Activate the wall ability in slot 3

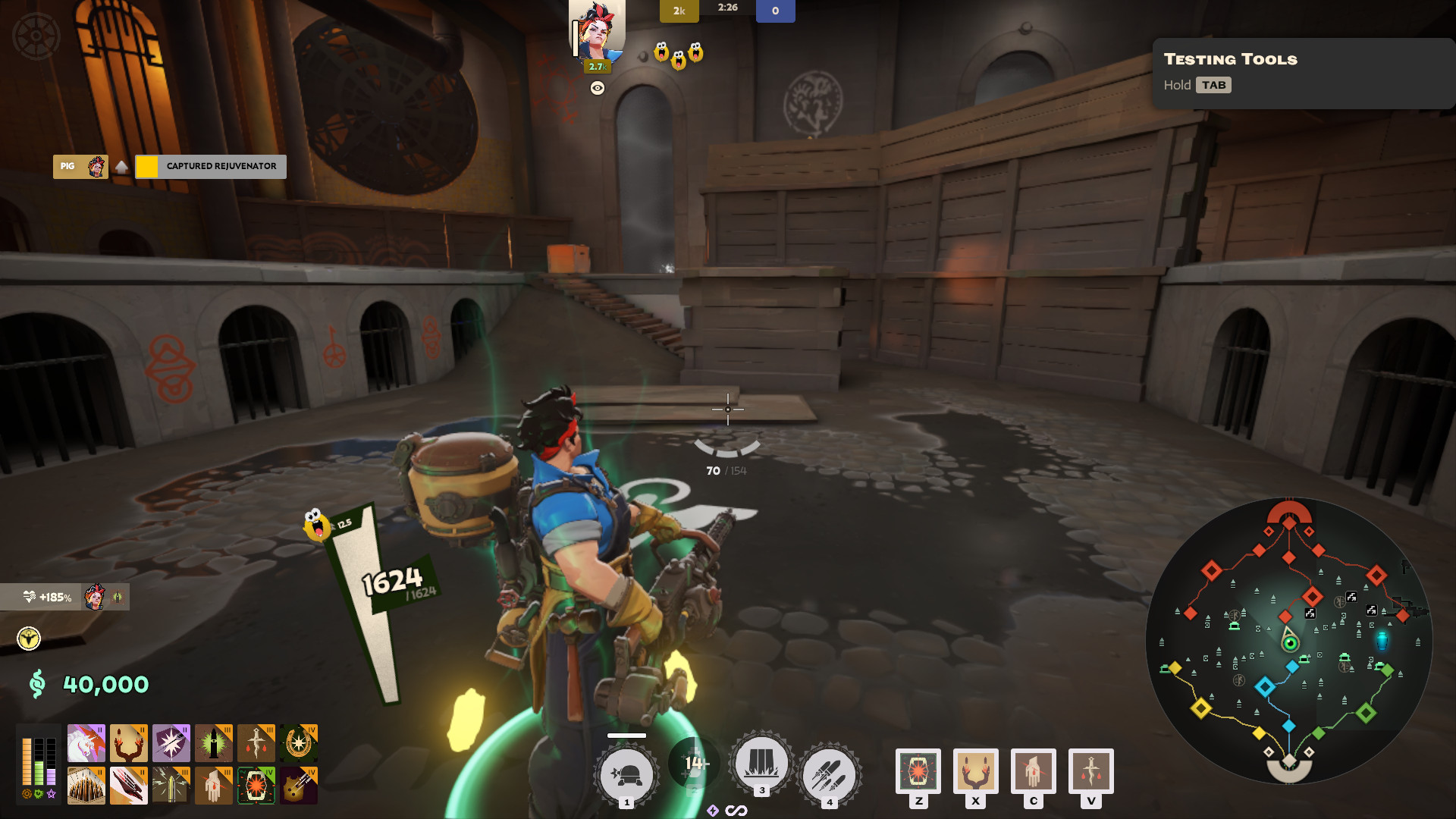(x=761, y=763)
